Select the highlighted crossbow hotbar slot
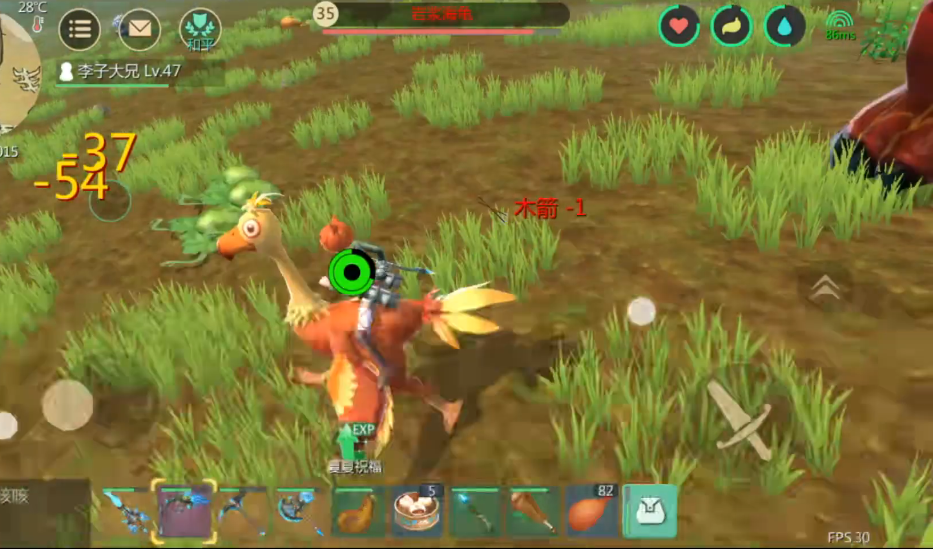The width and height of the screenshot is (933, 549). tap(184, 511)
